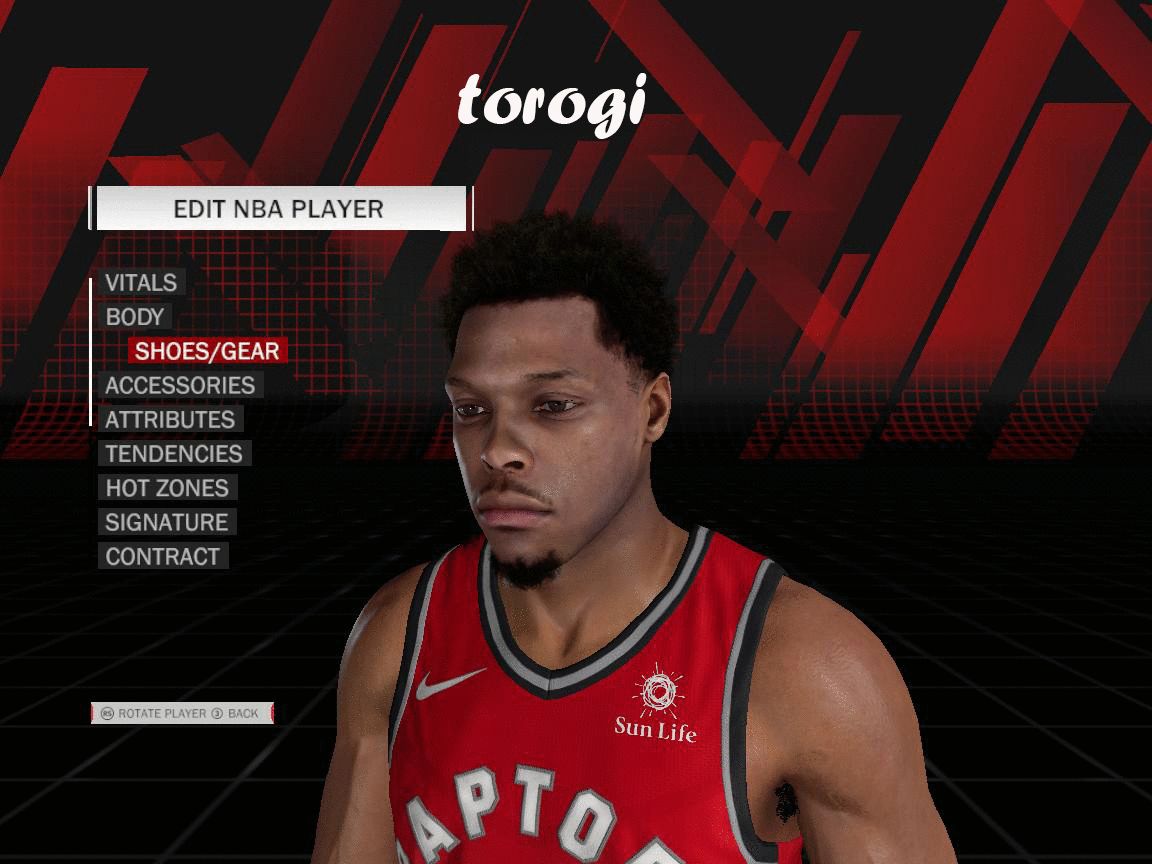Screen dimensions: 1152x864
Task: Open the Accessories section
Action: [180, 385]
